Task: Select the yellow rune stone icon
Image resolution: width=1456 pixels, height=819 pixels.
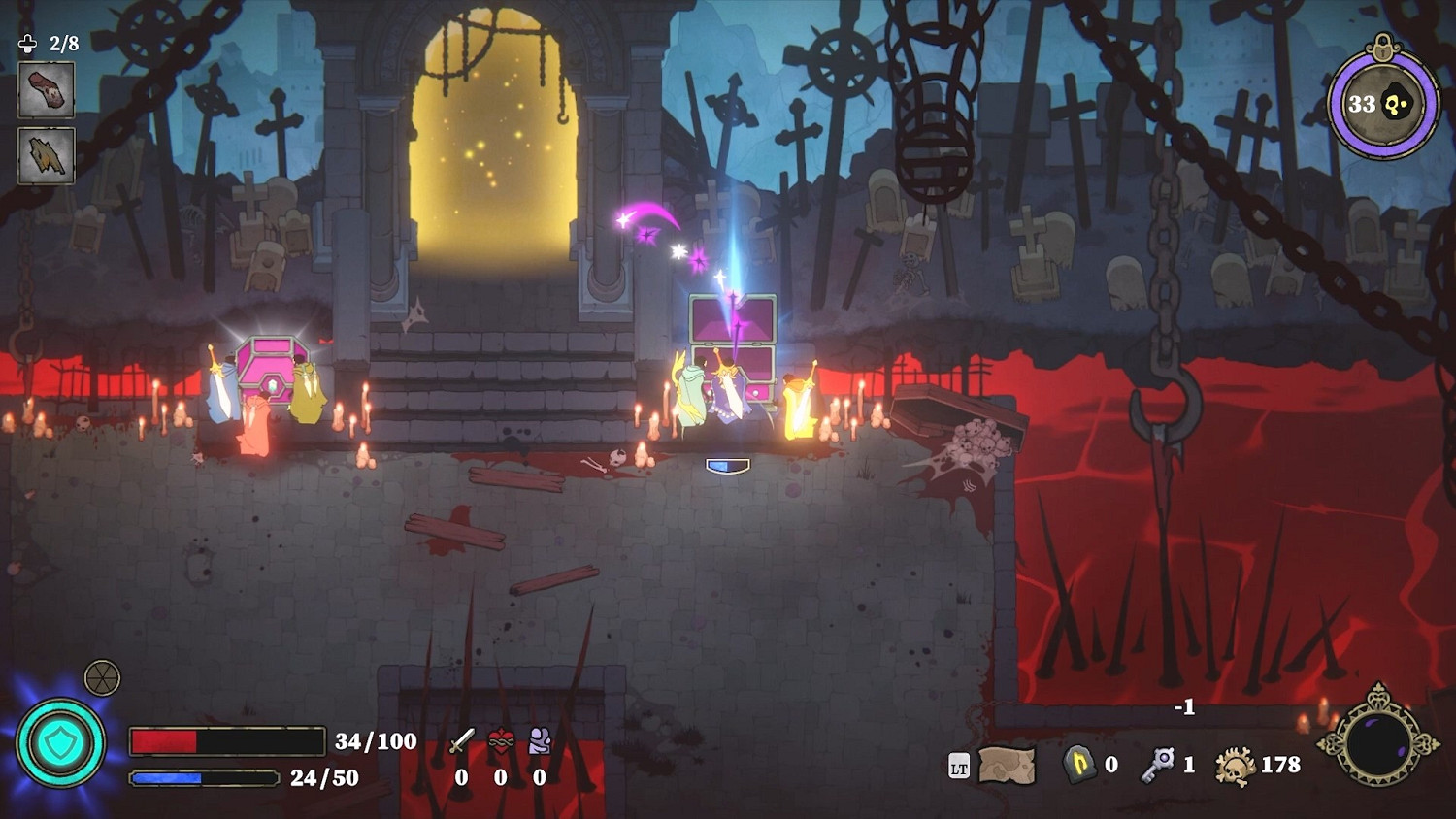Action: click(x=1079, y=765)
